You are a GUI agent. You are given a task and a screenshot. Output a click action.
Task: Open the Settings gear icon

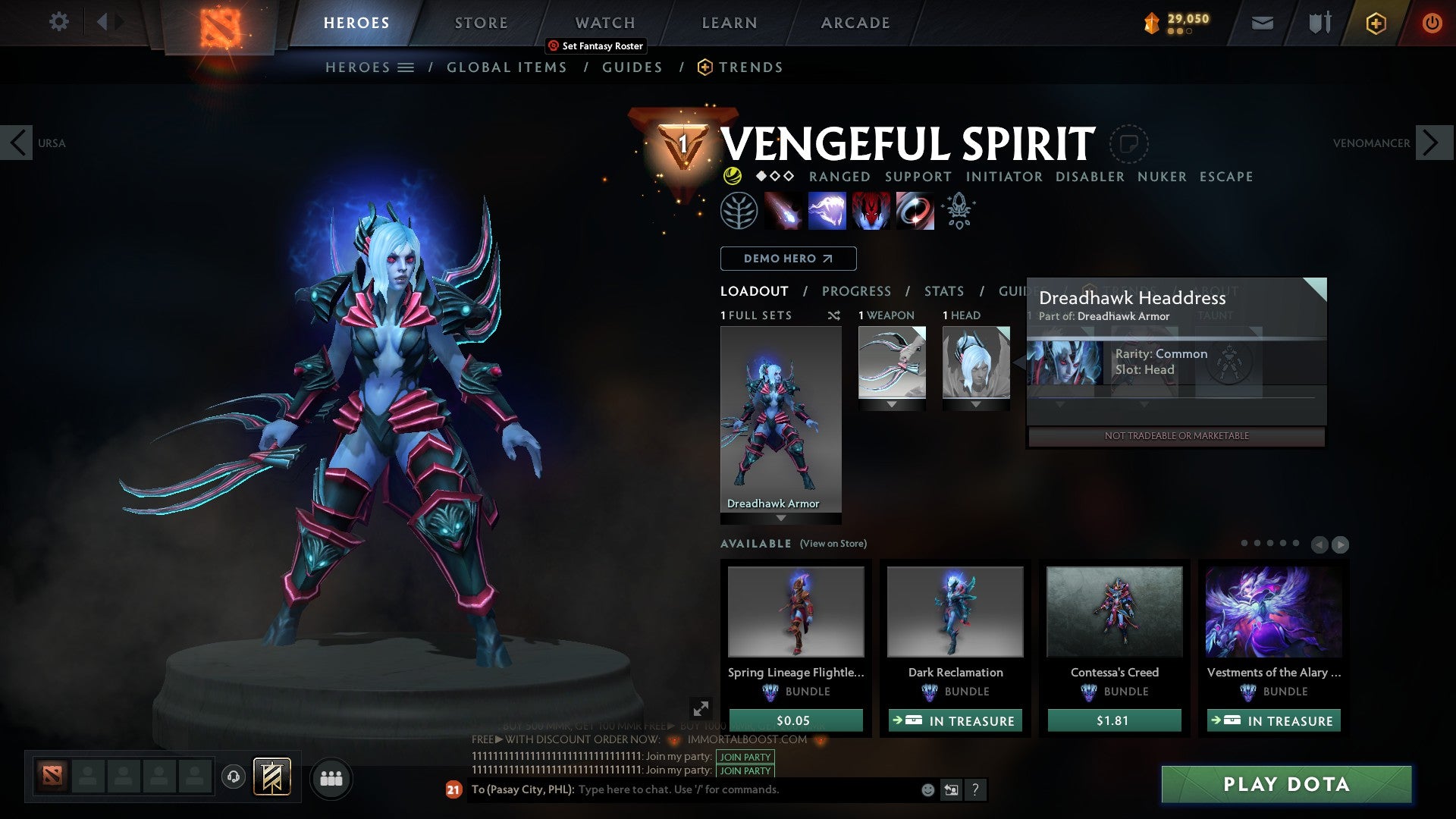point(58,22)
